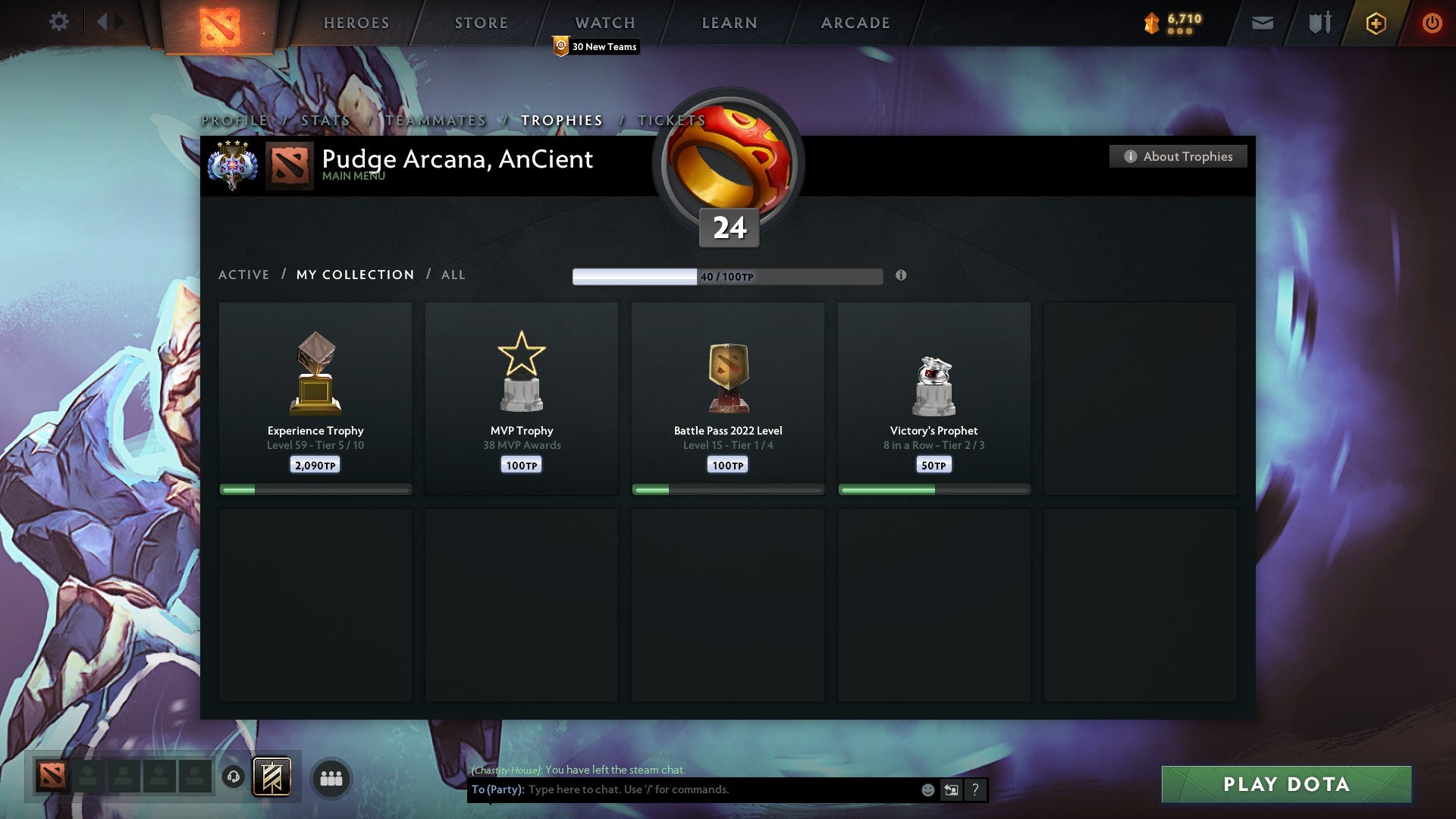Click the emoticon toggle in the chat bar

[927, 789]
